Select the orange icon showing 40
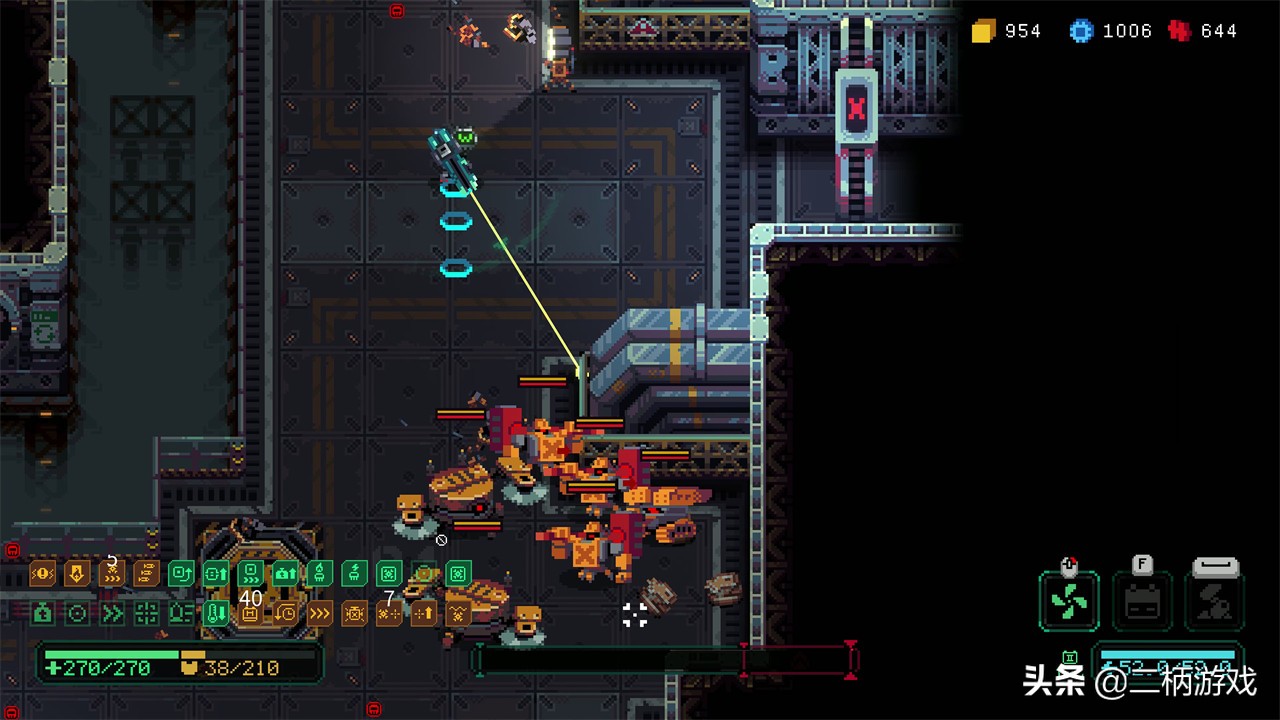This screenshot has height=720, width=1280. point(250,613)
